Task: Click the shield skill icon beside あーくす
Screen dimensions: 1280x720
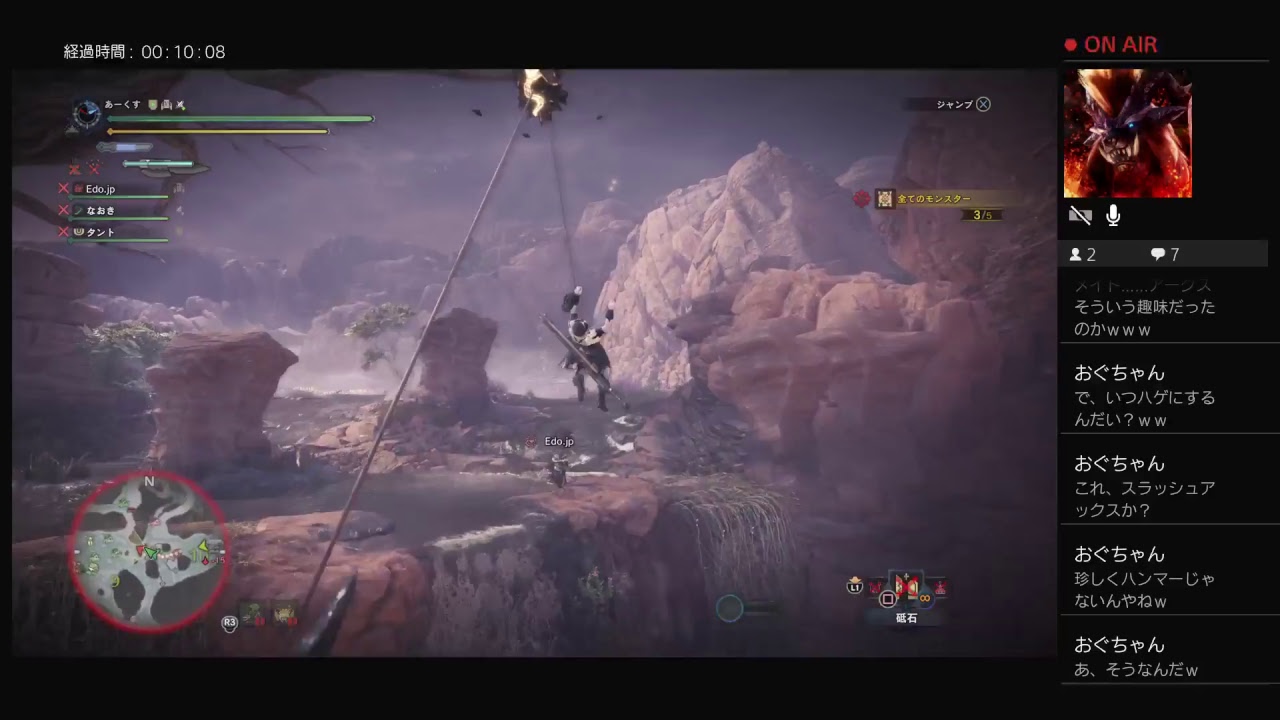Action: click(x=152, y=105)
